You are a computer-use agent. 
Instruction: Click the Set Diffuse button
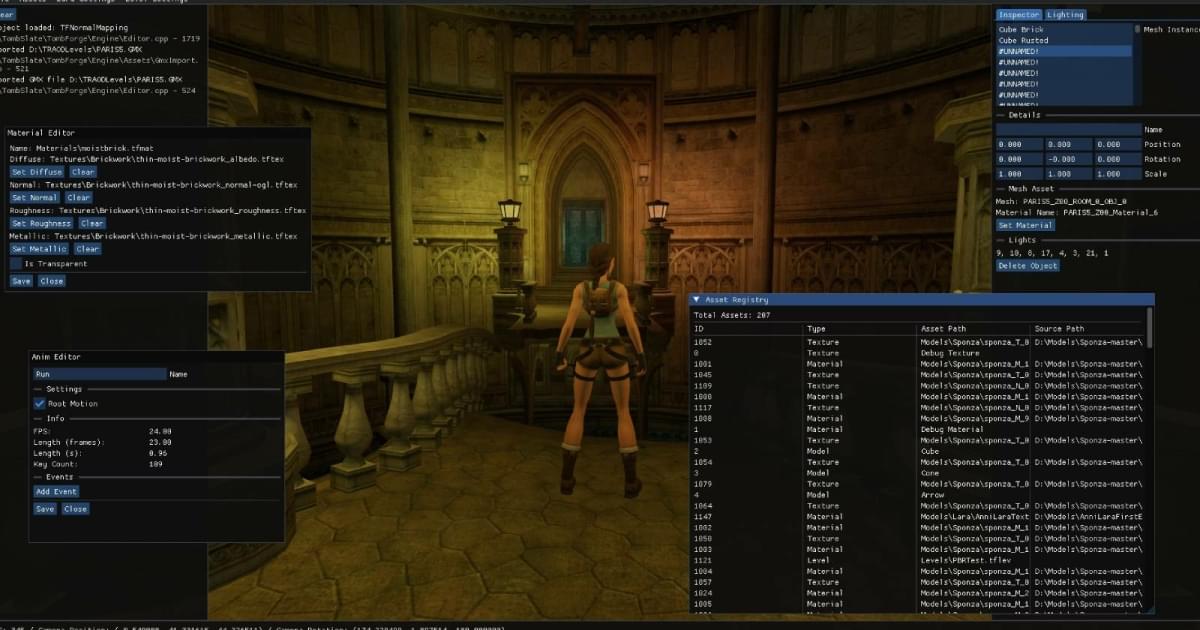37,172
